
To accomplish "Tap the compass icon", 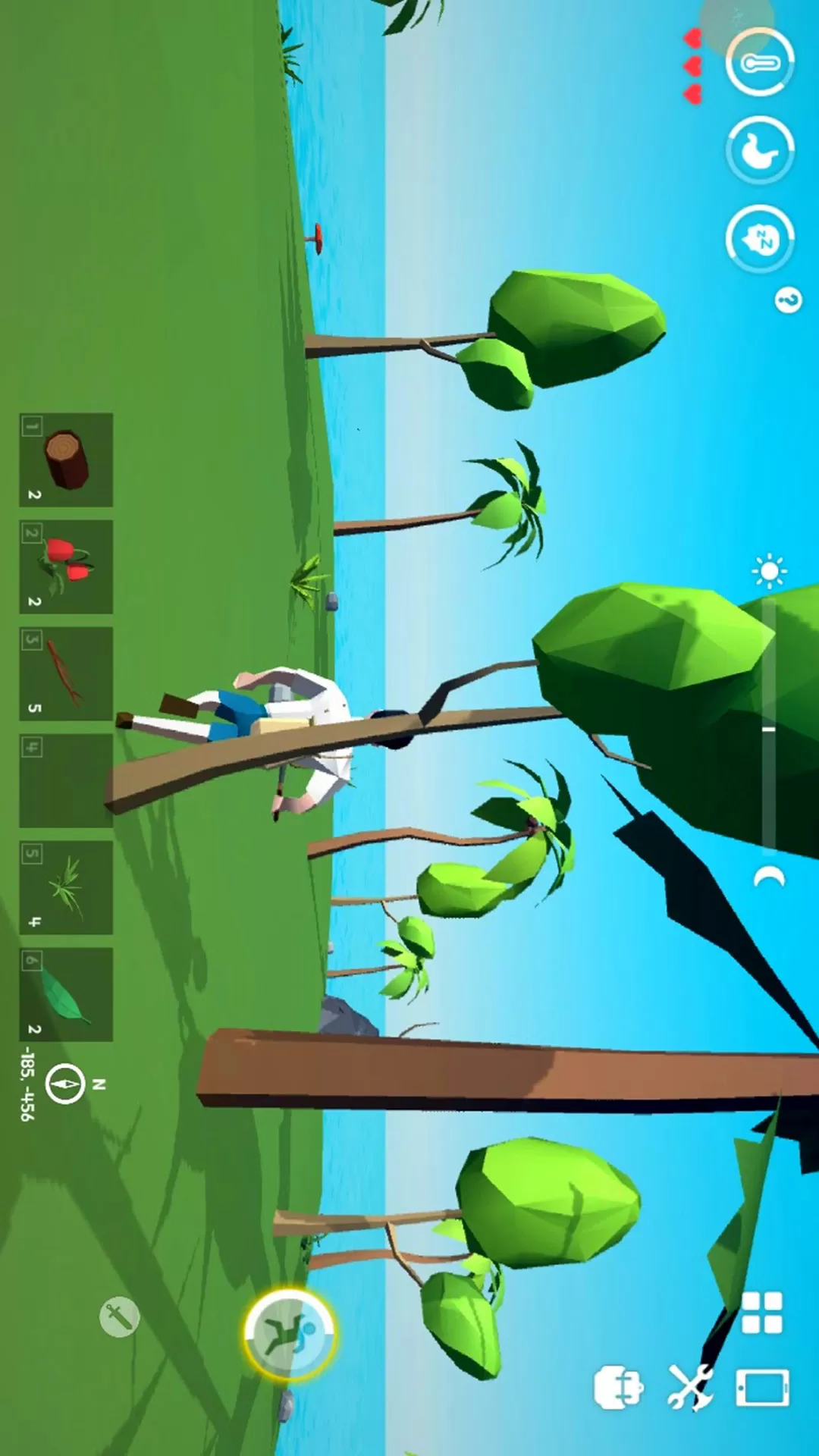I will coord(65,1084).
